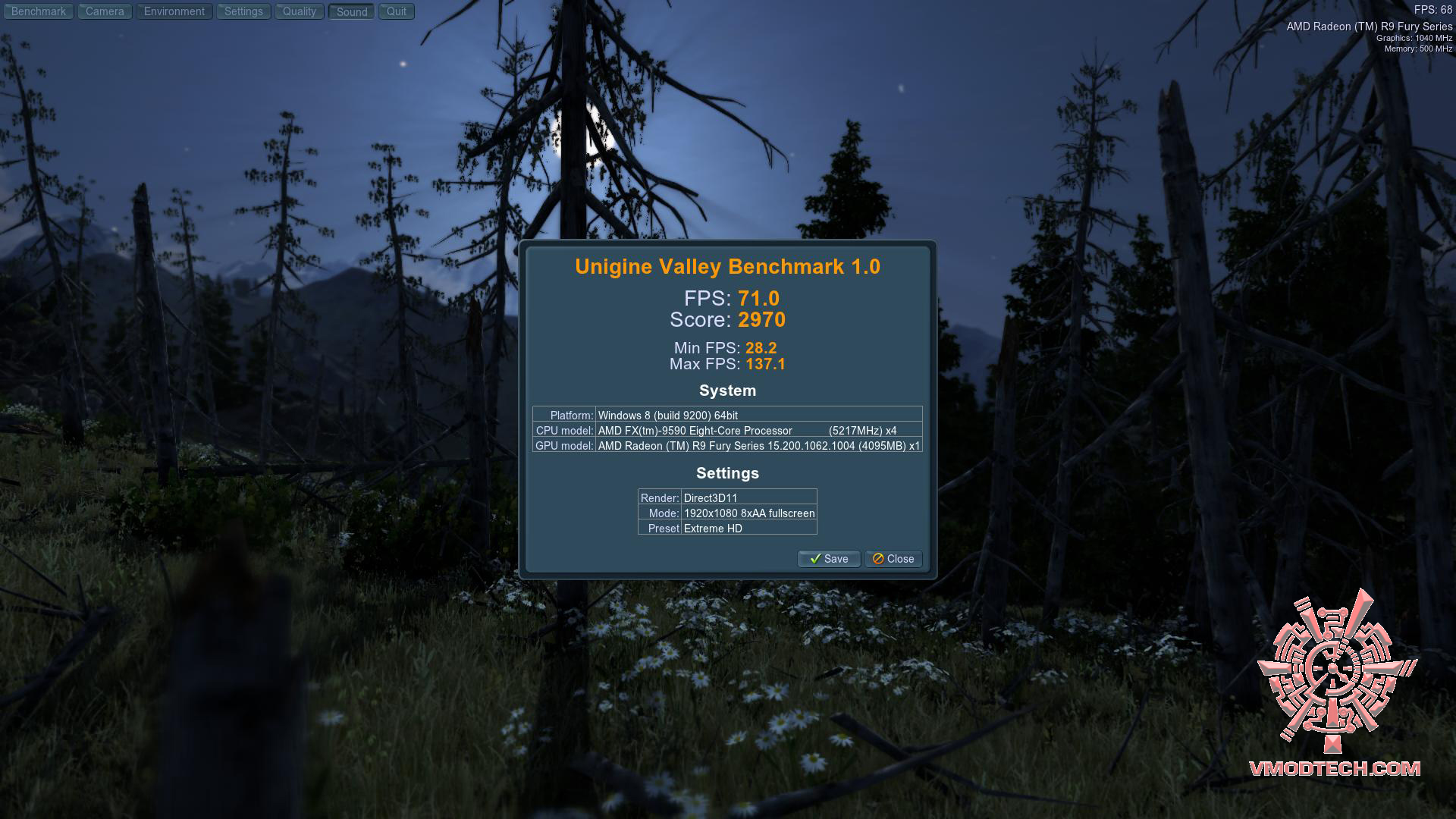Click the Score 2970 value

tap(762, 320)
